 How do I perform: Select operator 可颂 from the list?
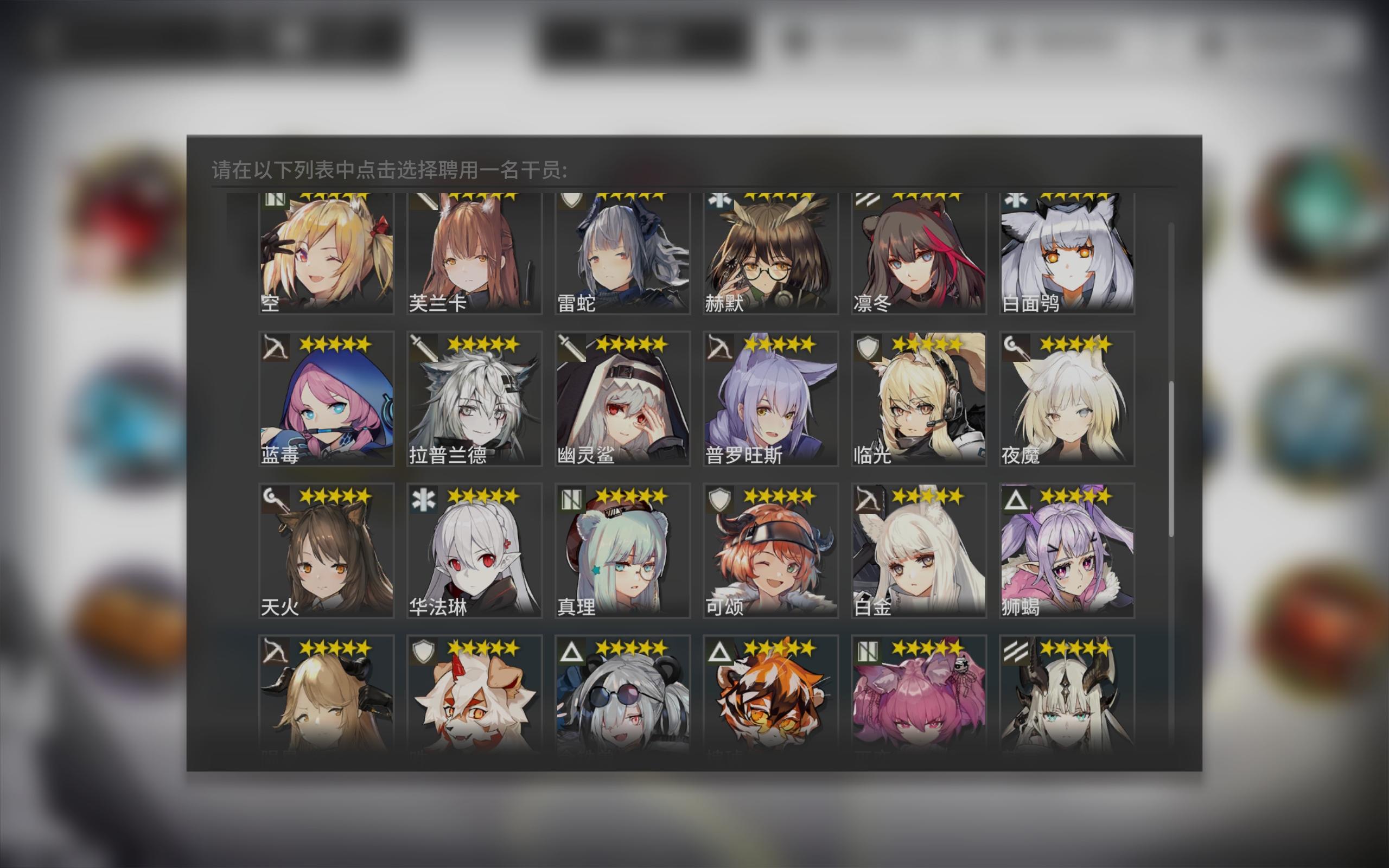(x=772, y=551)
